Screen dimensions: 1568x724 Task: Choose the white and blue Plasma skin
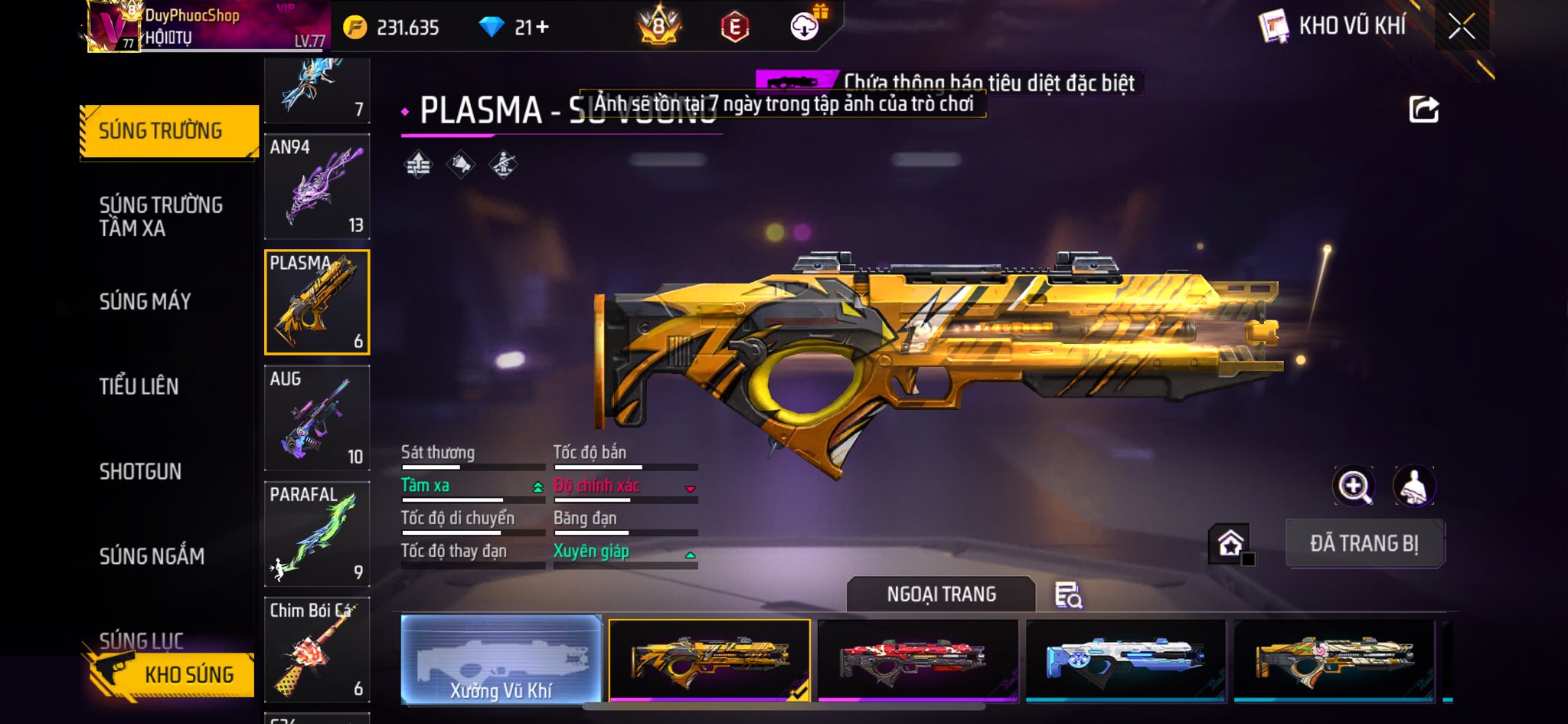[x=1125, y=660]
